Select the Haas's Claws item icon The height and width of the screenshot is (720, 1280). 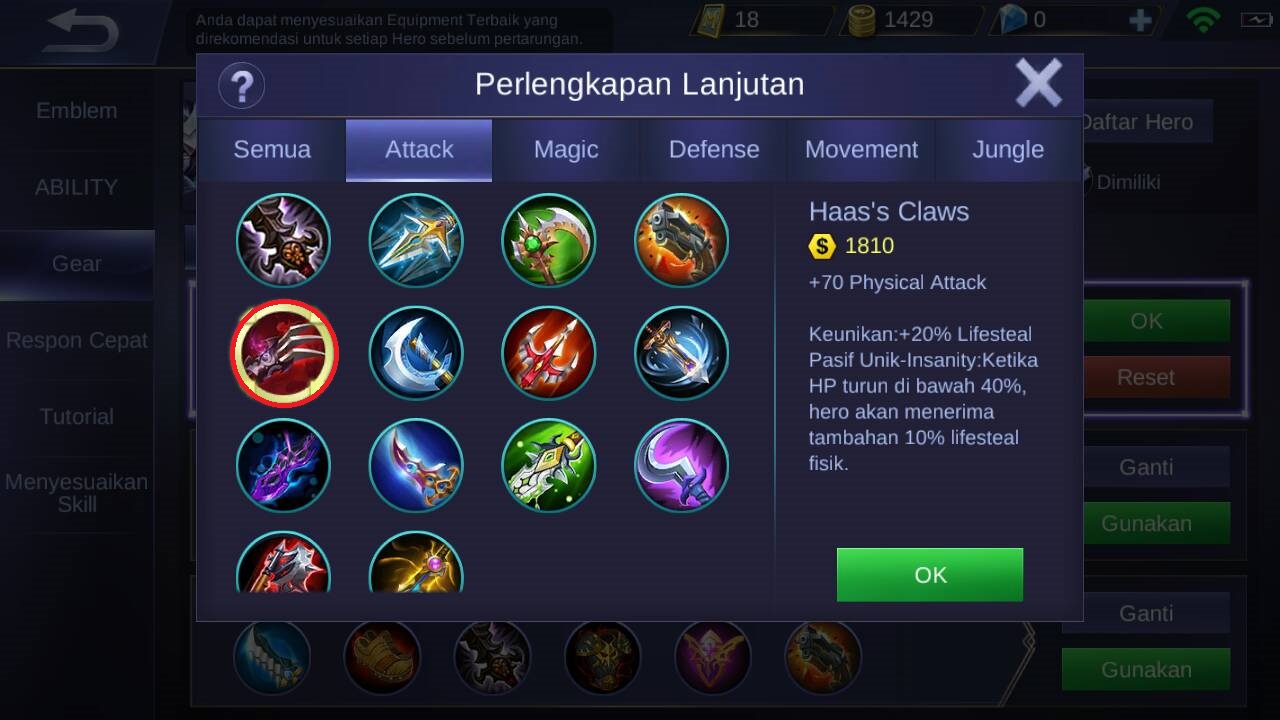coord(284,353)
